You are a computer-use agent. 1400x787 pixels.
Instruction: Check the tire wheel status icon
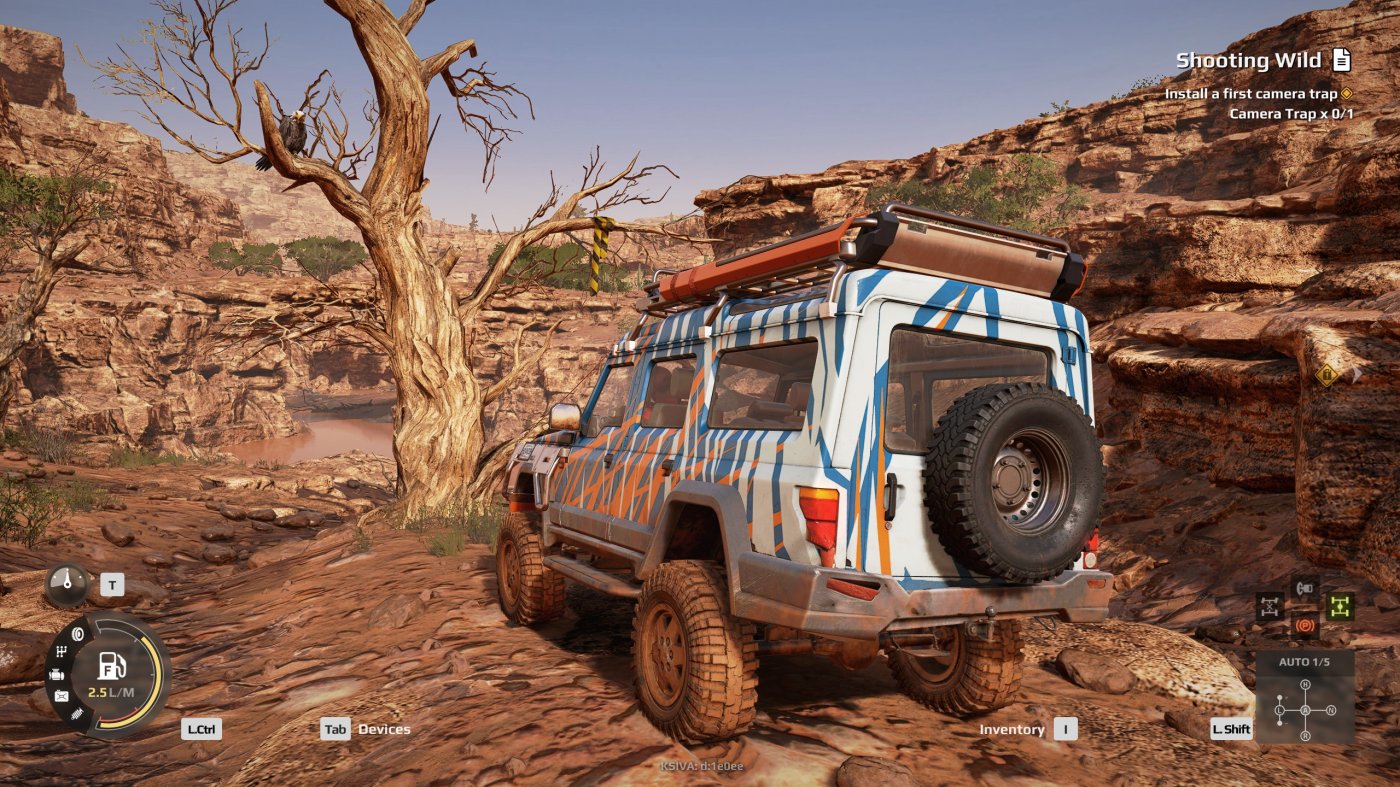coord(76,634)
